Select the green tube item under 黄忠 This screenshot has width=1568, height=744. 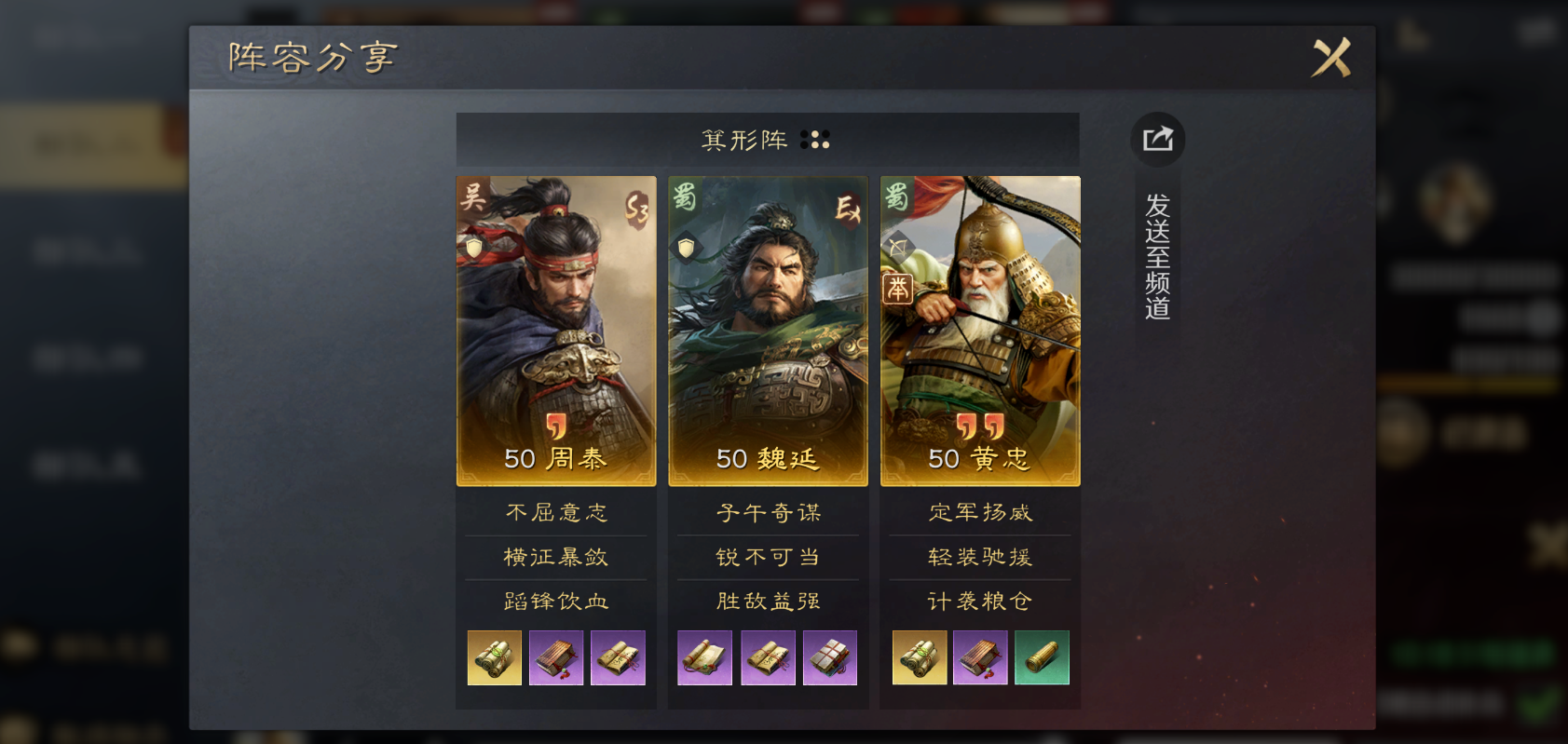[x=1042, y=657]
